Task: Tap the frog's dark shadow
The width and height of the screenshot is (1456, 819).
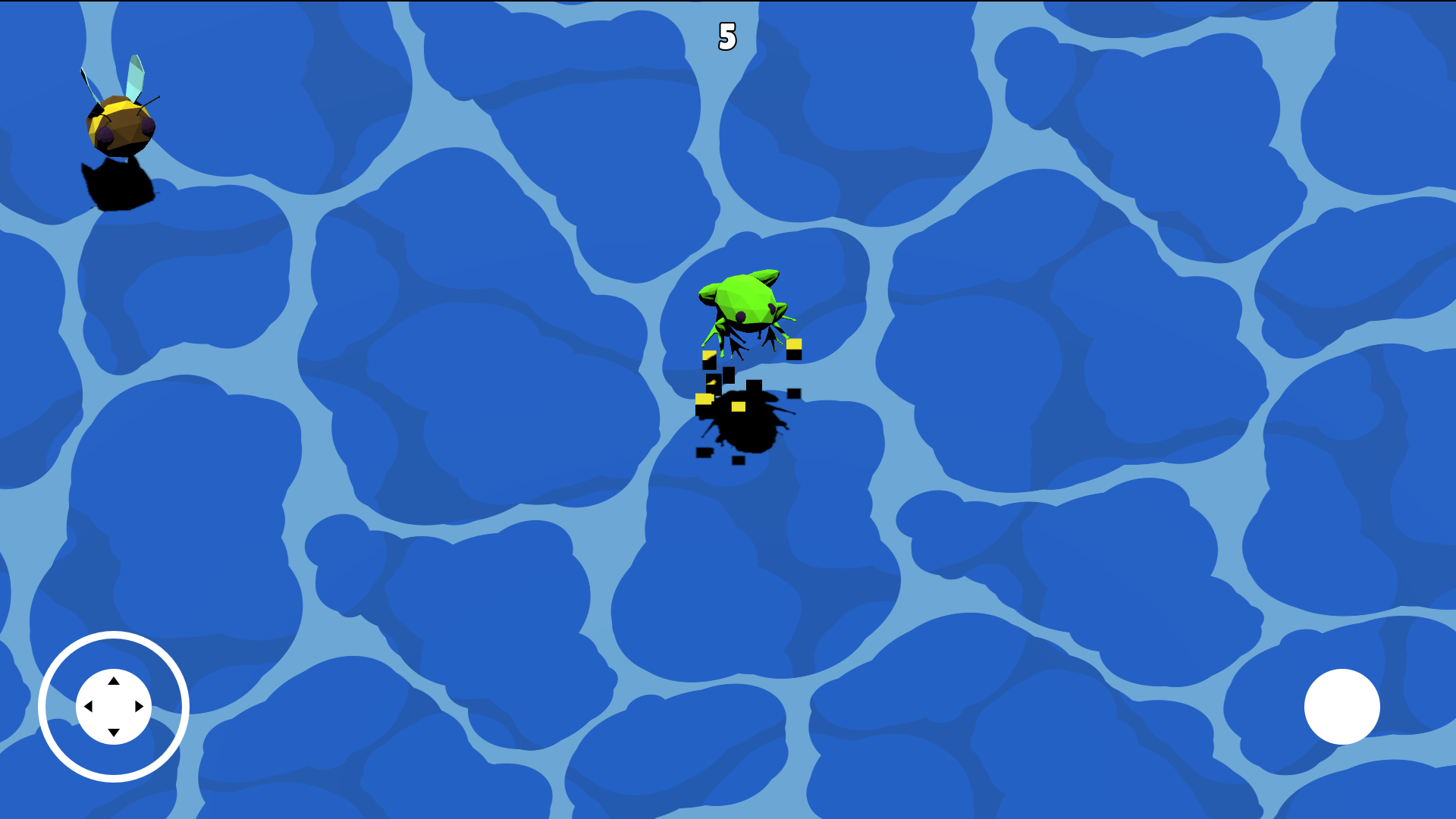Action: [747, 428]
